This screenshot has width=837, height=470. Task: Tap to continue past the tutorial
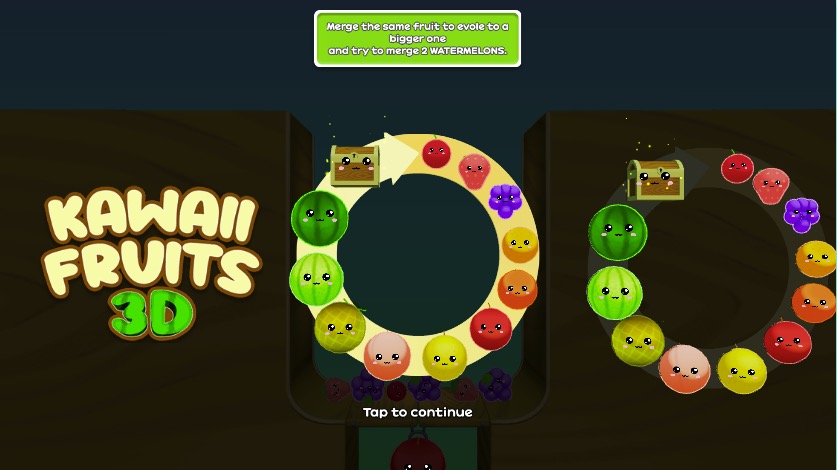click(x=417, y=412)
